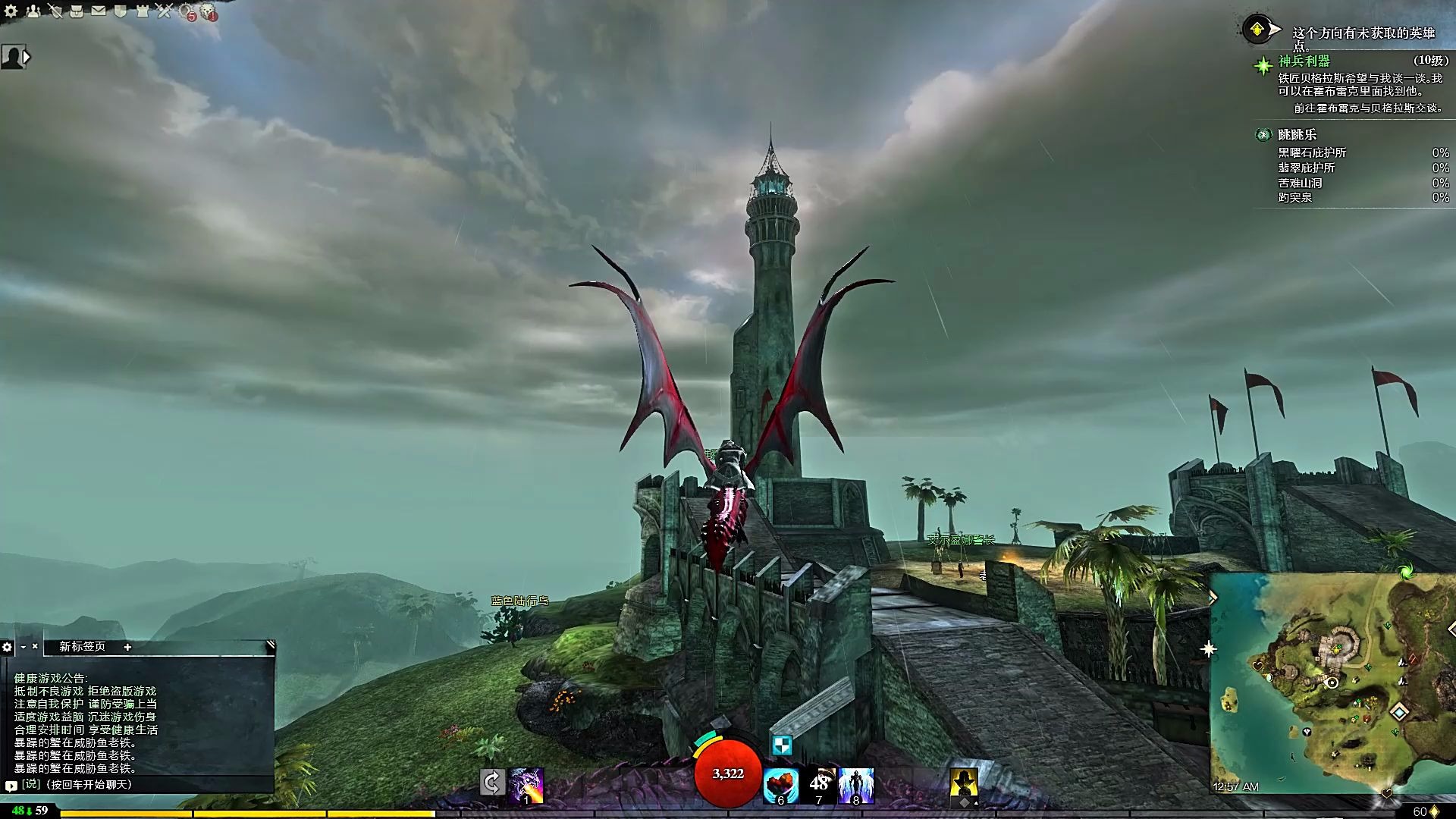Open the hero panel sword-and-shield icon

tap(55, 11)
